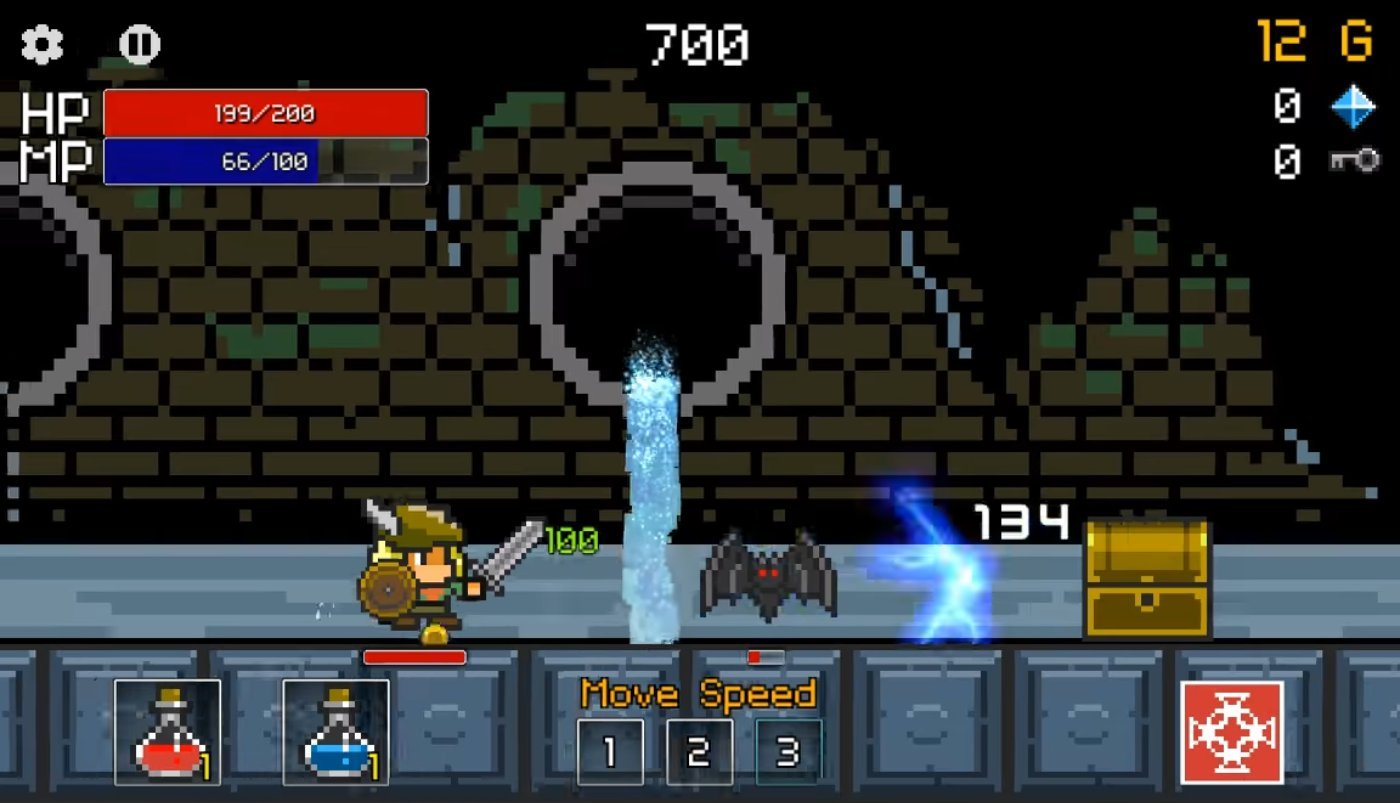The width and height of the screenshot is (1400, 803).
Task: Drink the blue mana potion
Action: pyautogui.click(x=336, y=730)
